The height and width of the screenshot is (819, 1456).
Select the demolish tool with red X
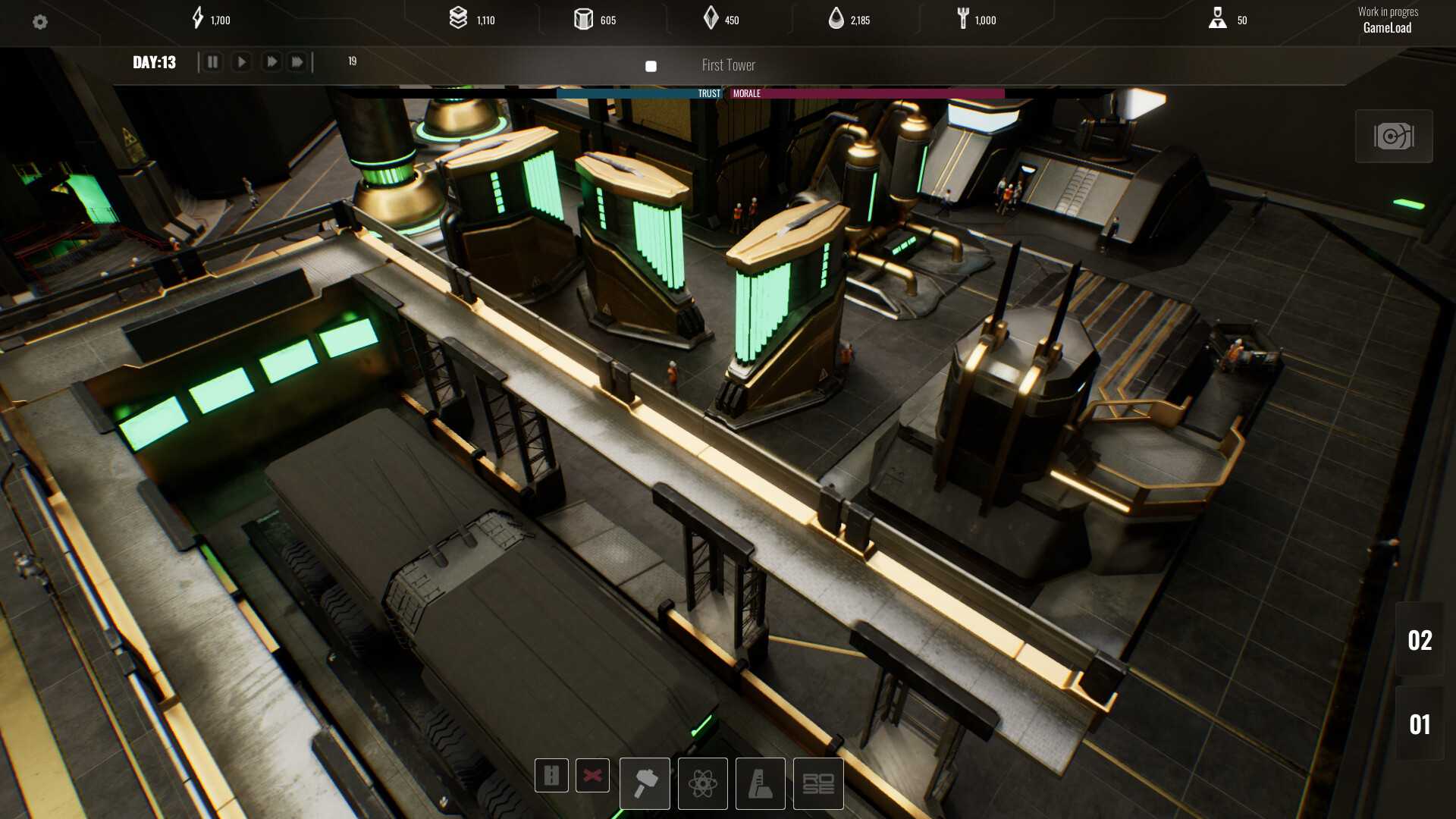pos(592,776)
